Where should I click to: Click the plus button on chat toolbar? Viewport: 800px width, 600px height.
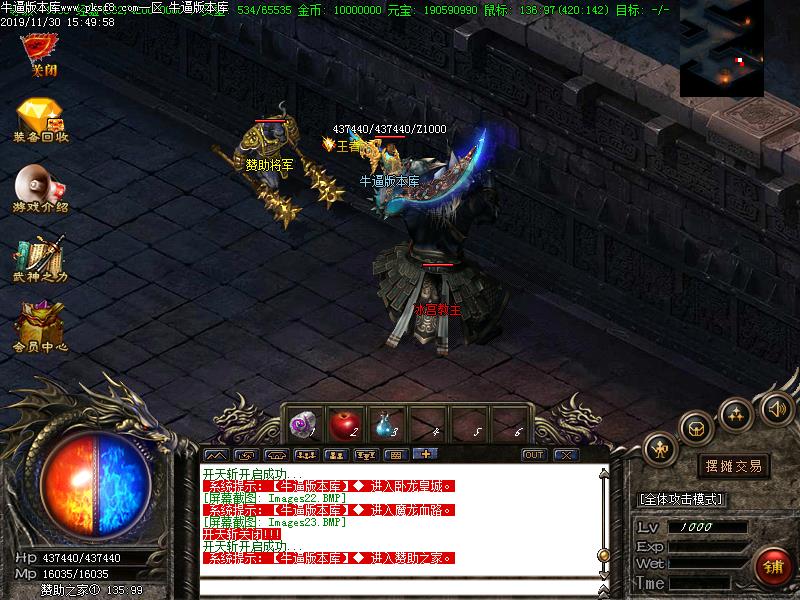pyautogui.click(x=426, y=455)
